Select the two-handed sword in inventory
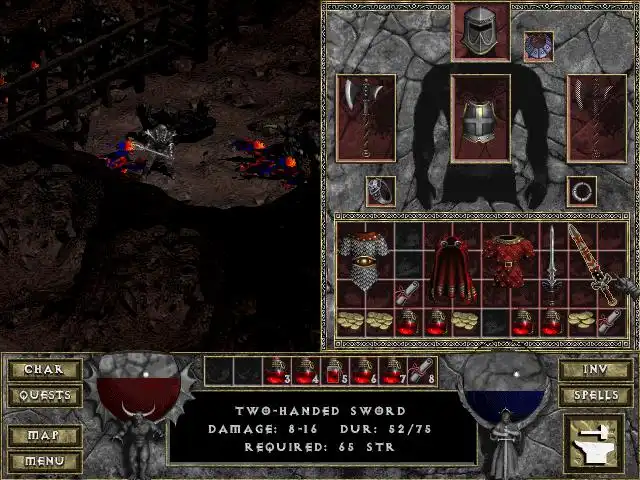640x480 pixels. [x=552, y=265]
